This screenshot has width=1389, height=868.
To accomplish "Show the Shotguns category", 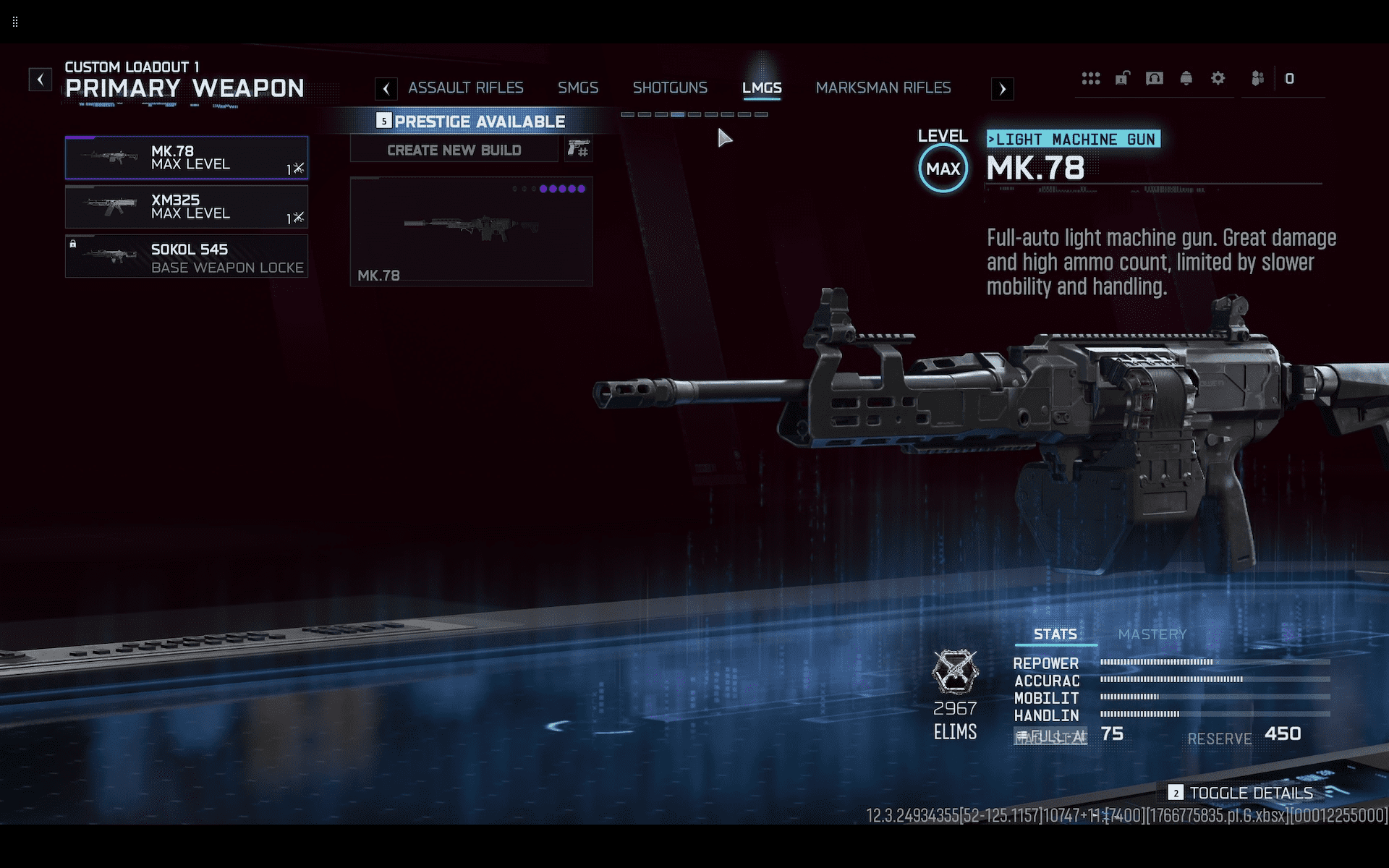I will [x=670, y=88].
